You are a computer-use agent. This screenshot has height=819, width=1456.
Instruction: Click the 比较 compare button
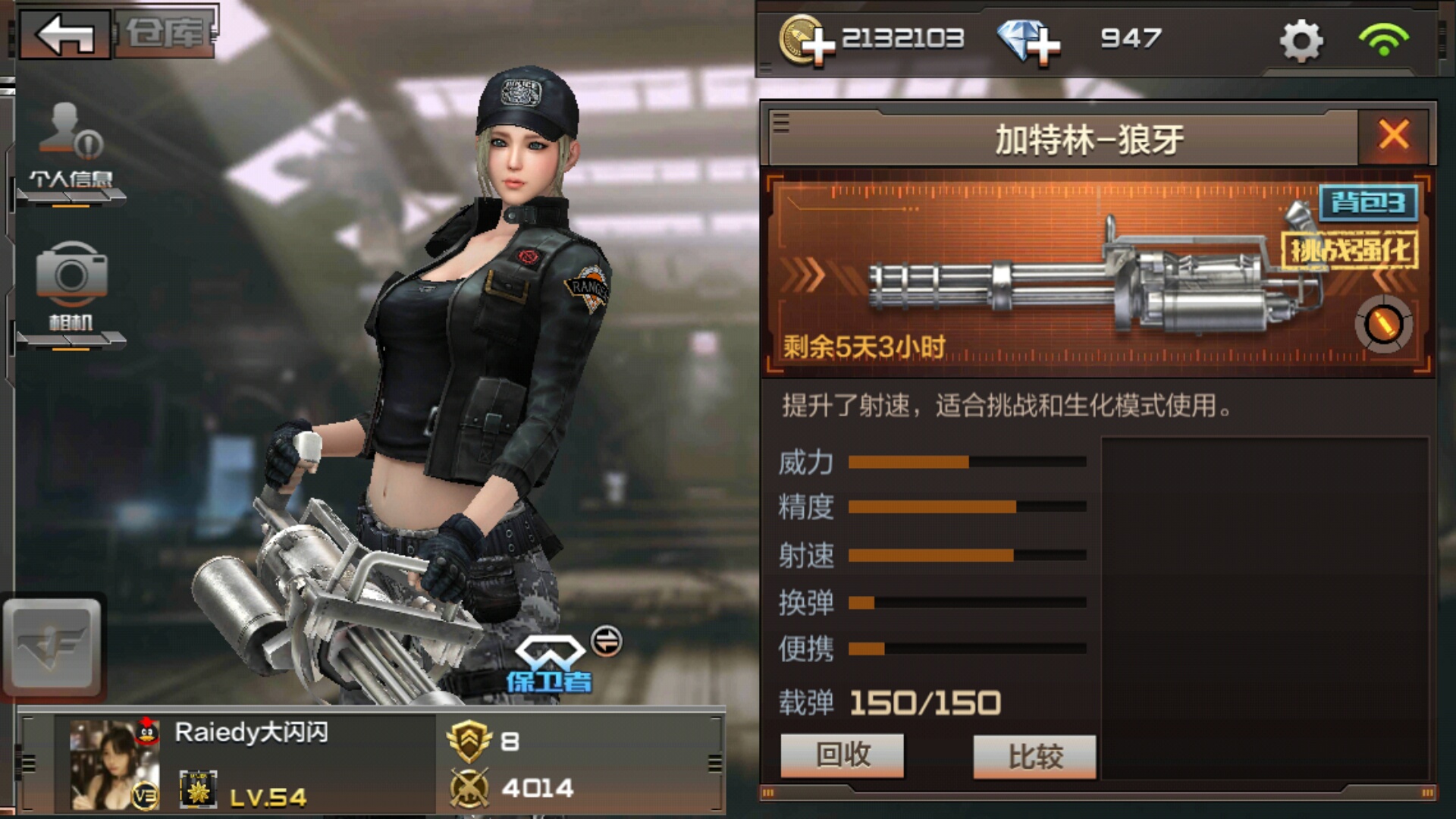(1035, 756)
